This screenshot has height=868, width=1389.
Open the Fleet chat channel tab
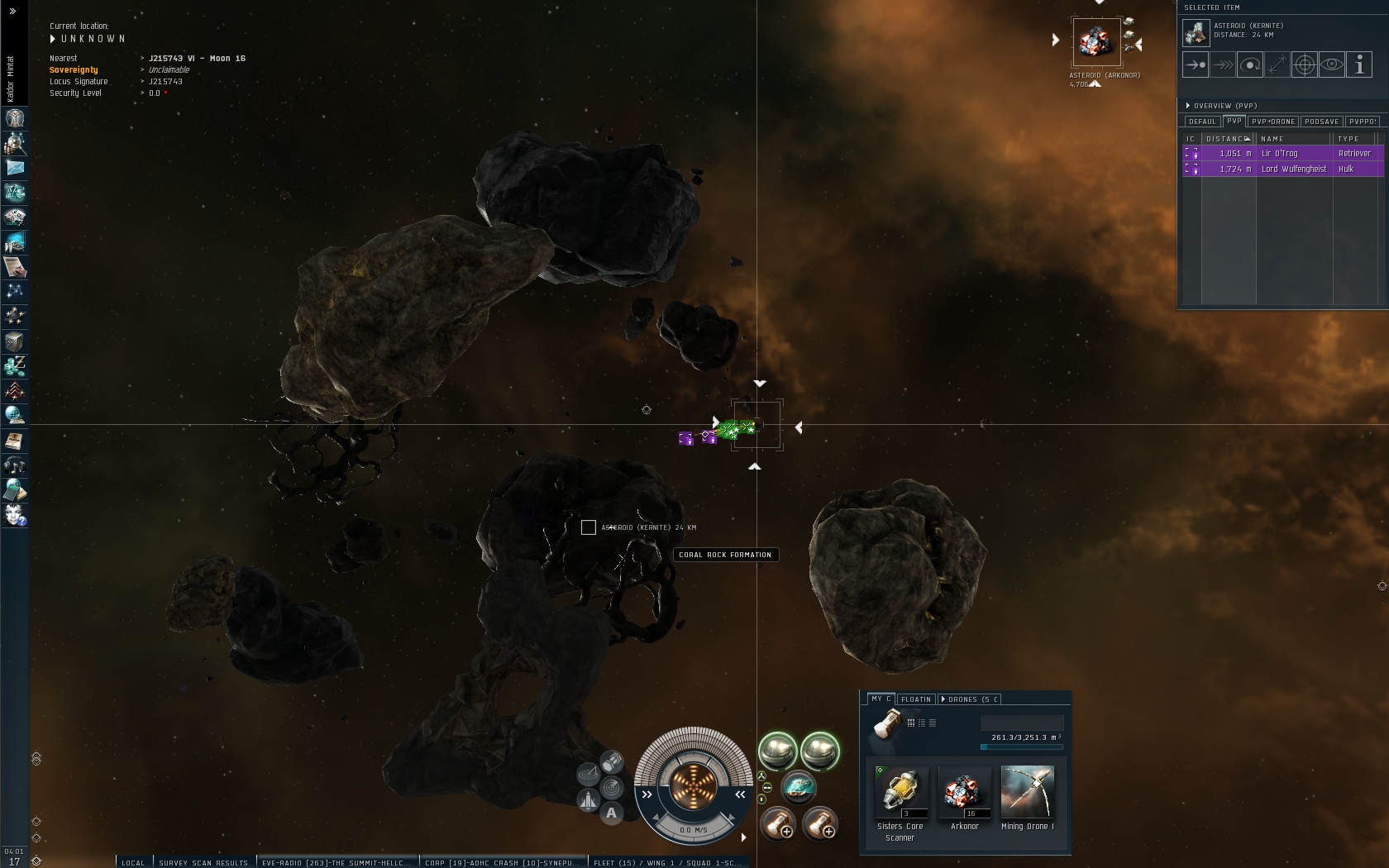coord(666,862)
